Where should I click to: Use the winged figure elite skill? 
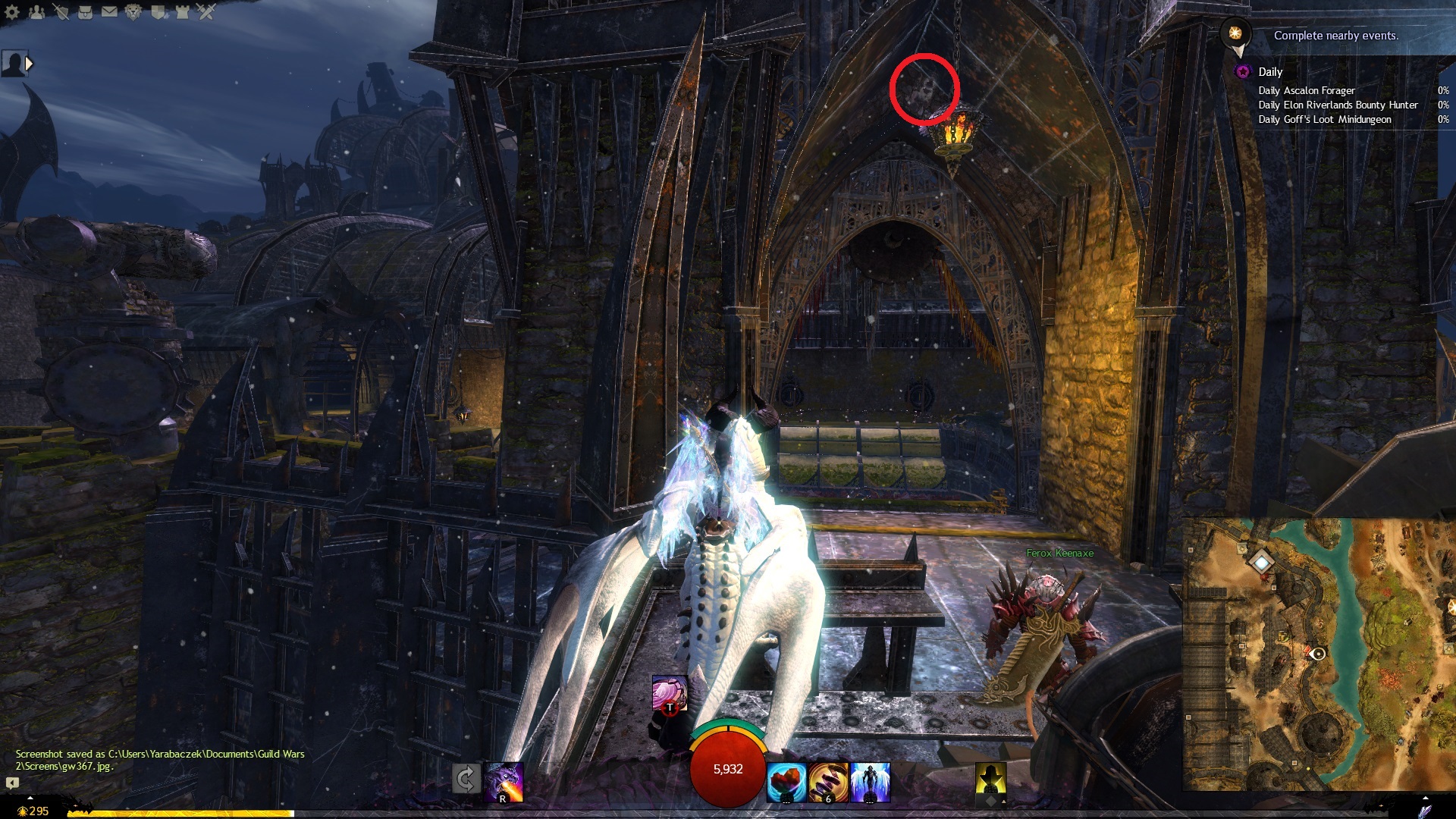pos(870,782)
